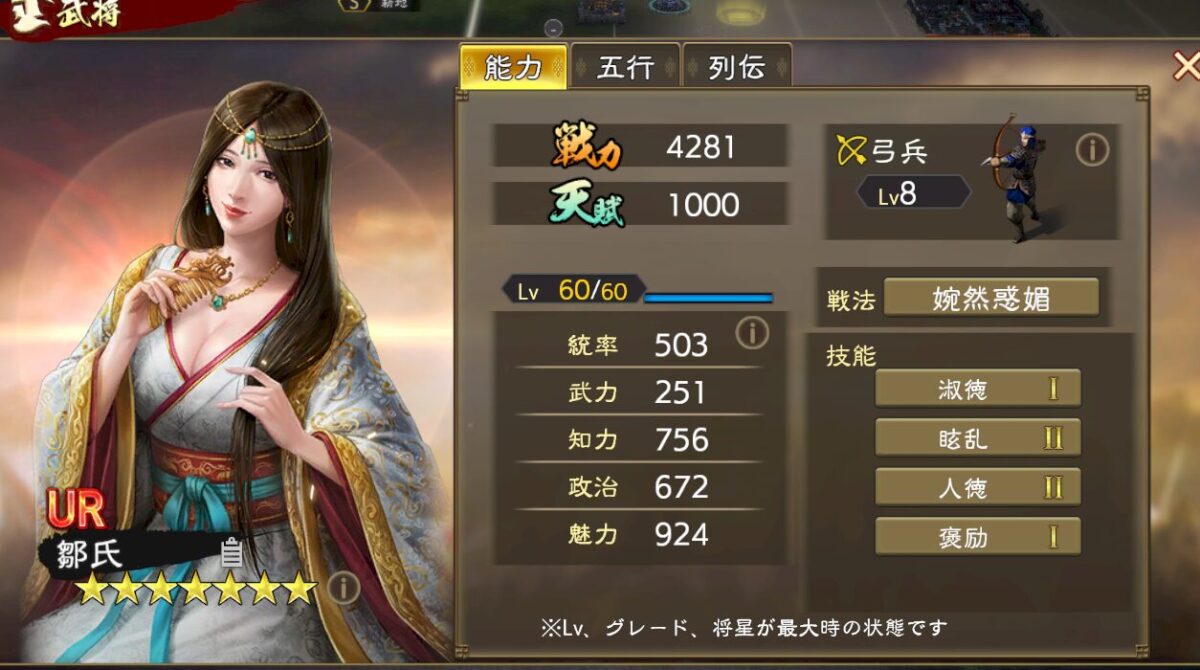Close the general detail panel
The image size is (1200, 670).
coord(1185,67)
